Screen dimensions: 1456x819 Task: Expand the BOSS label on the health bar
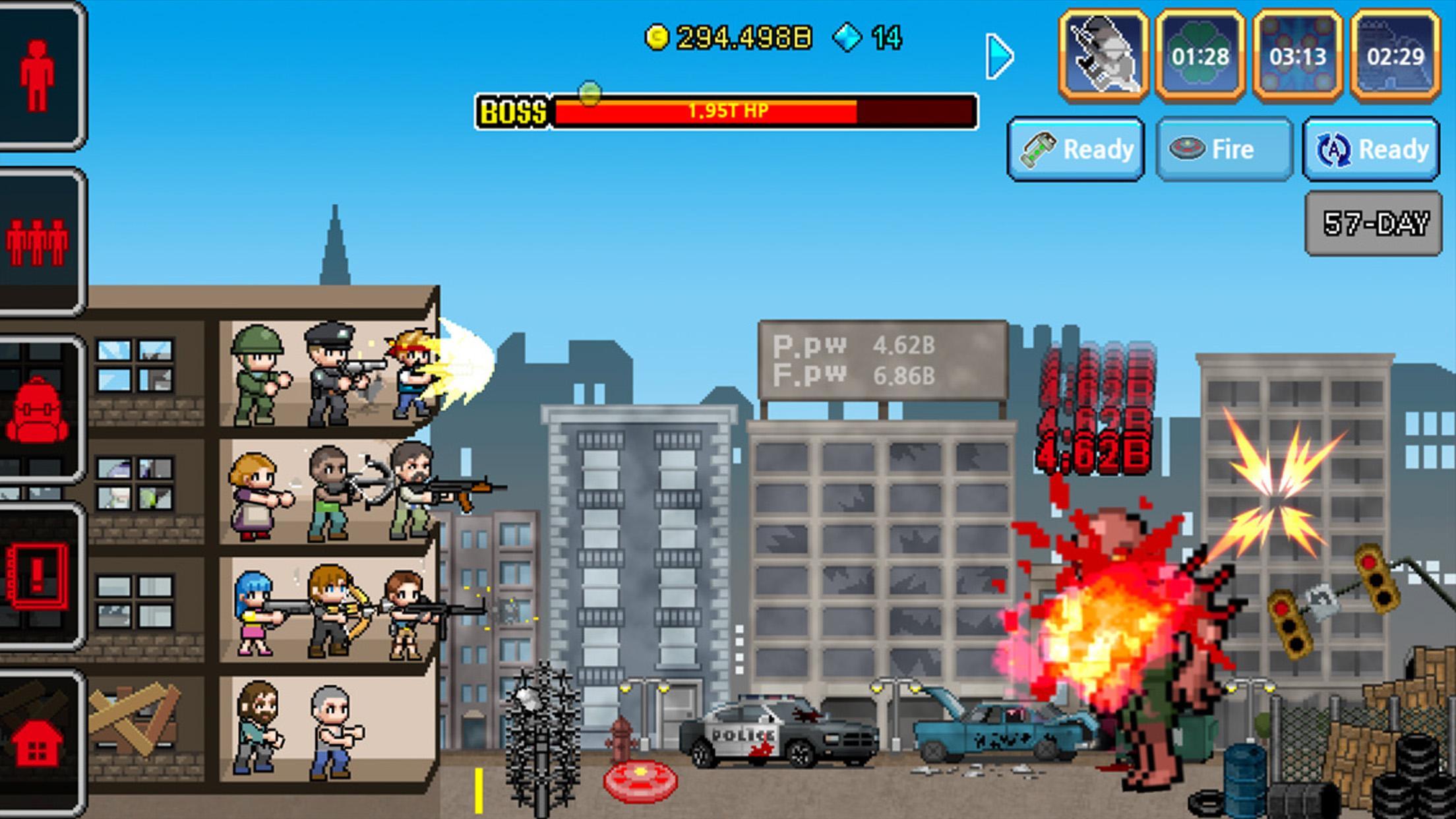coord(513,112)
